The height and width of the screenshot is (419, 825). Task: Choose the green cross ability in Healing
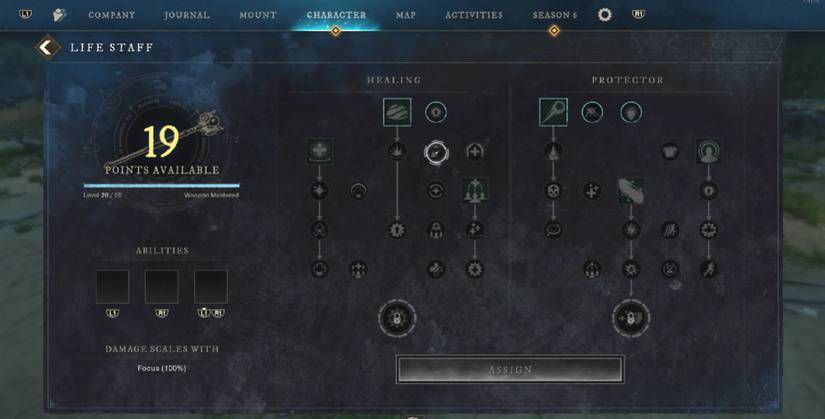click(x=319, y=151)
